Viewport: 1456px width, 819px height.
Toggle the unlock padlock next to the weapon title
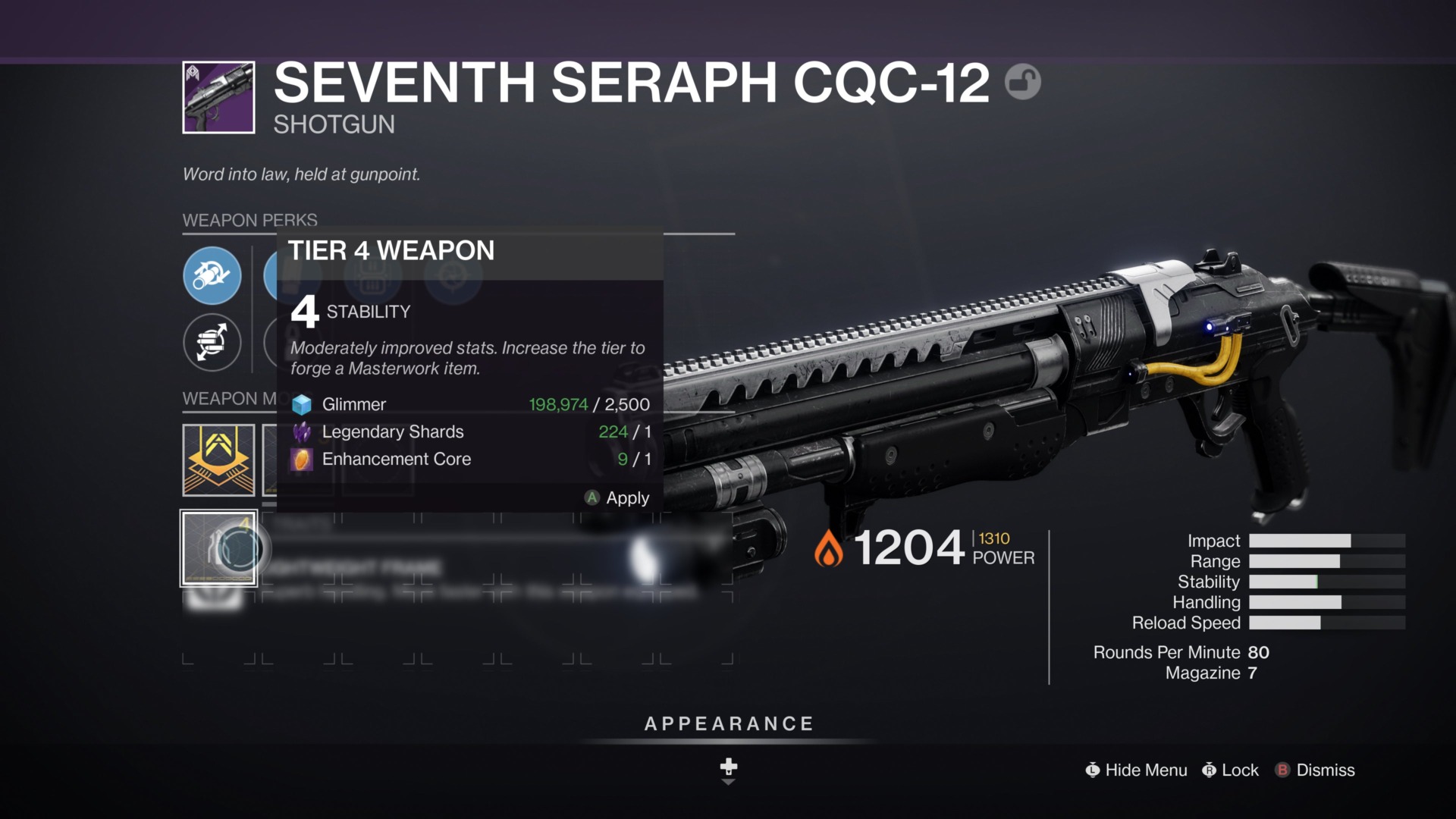(1023, 81)
